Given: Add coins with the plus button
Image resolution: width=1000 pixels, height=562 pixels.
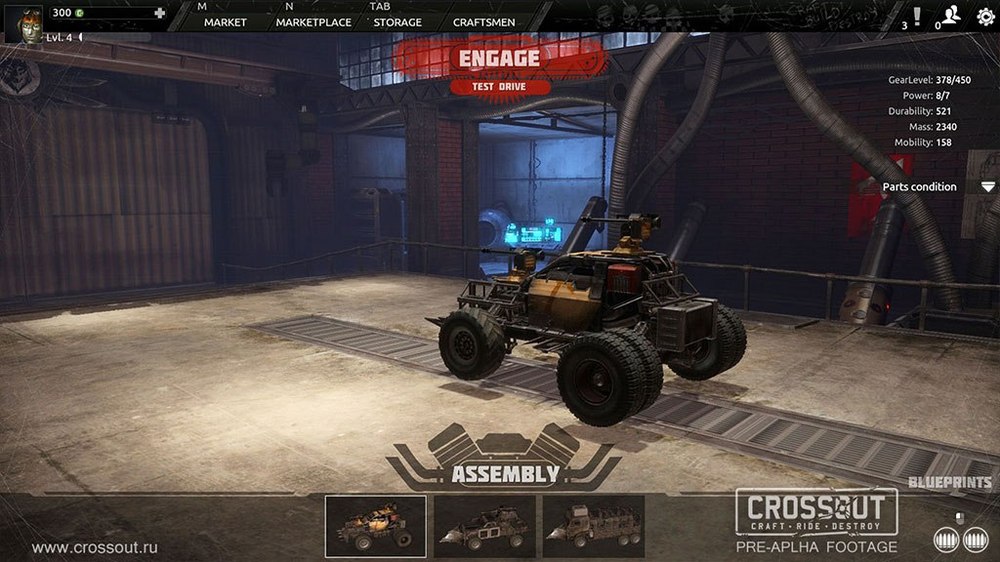Looking at the screenshot, I should pyautogui.click(x=159, y=13).
